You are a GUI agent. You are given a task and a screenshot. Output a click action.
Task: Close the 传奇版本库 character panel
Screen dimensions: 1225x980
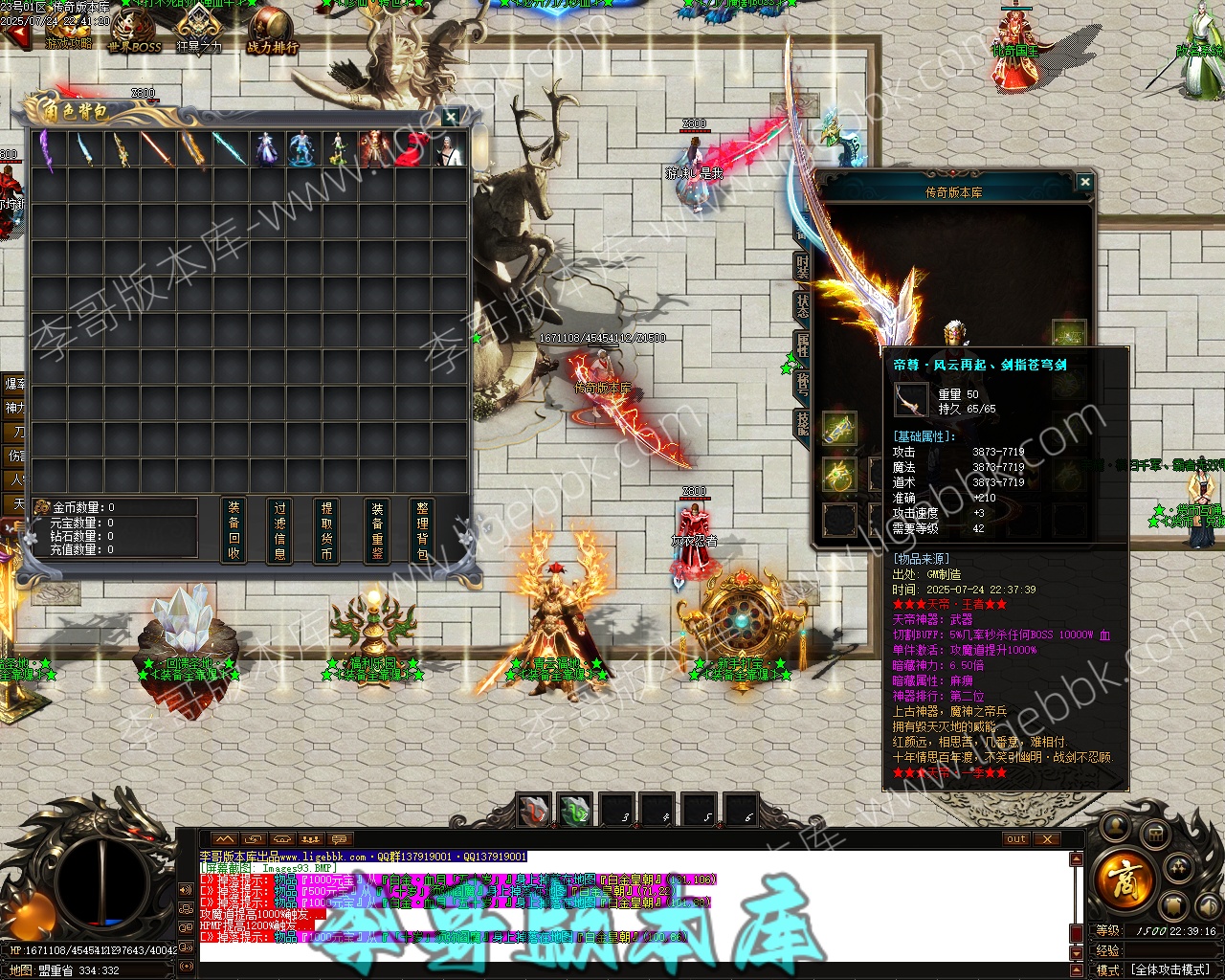pyautogui.click(x=1084, y=182)
